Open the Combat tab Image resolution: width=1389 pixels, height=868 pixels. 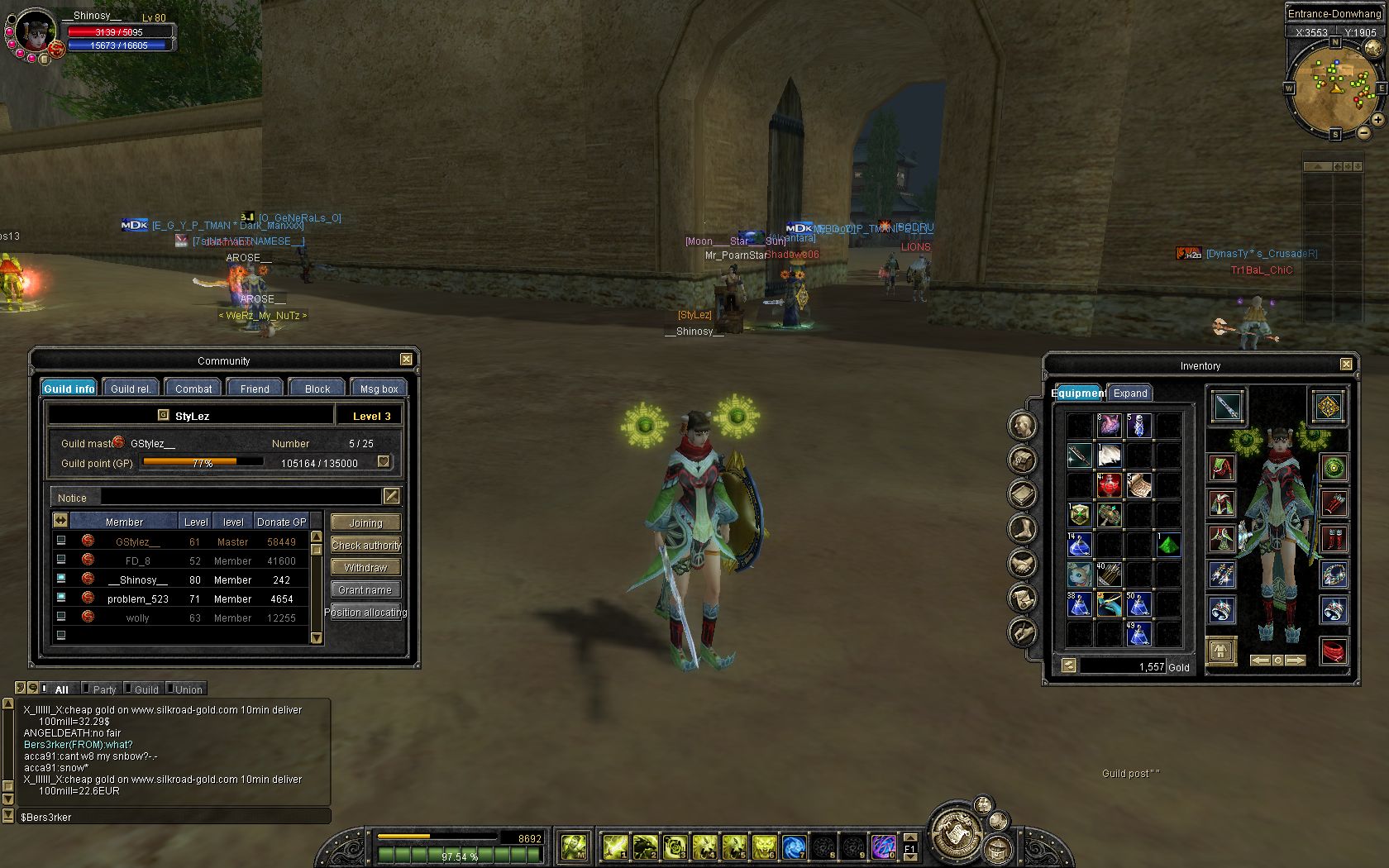click(x=193, y=389)
